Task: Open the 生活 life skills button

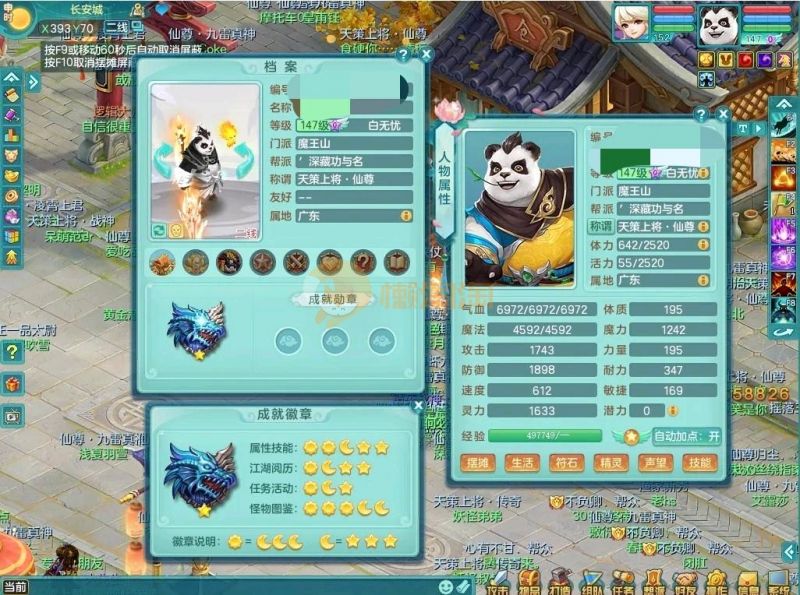Action: point(521,463)
